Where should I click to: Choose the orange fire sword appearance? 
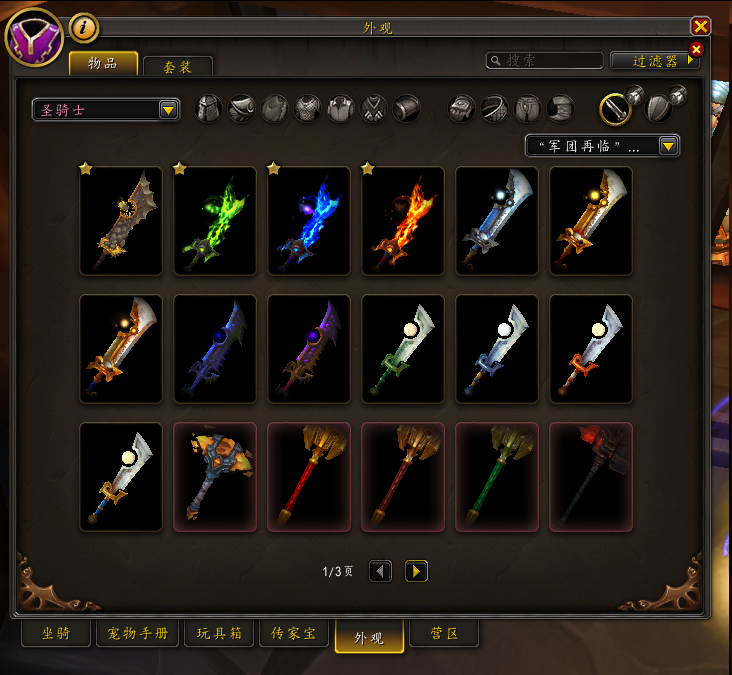(x=403, y=221)
